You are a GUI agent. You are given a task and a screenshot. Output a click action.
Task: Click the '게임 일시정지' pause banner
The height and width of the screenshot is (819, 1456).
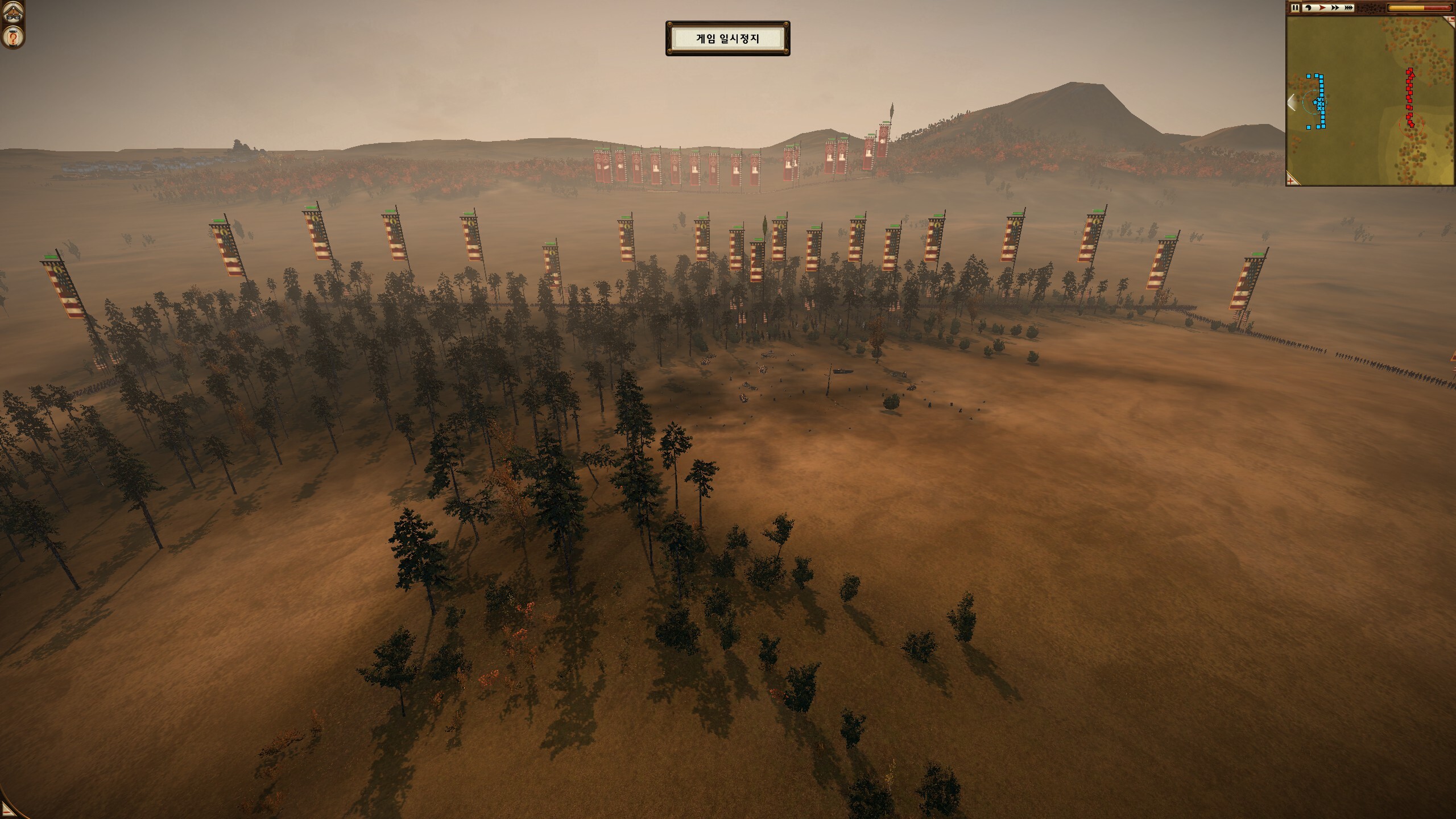(x=727, y=39)
